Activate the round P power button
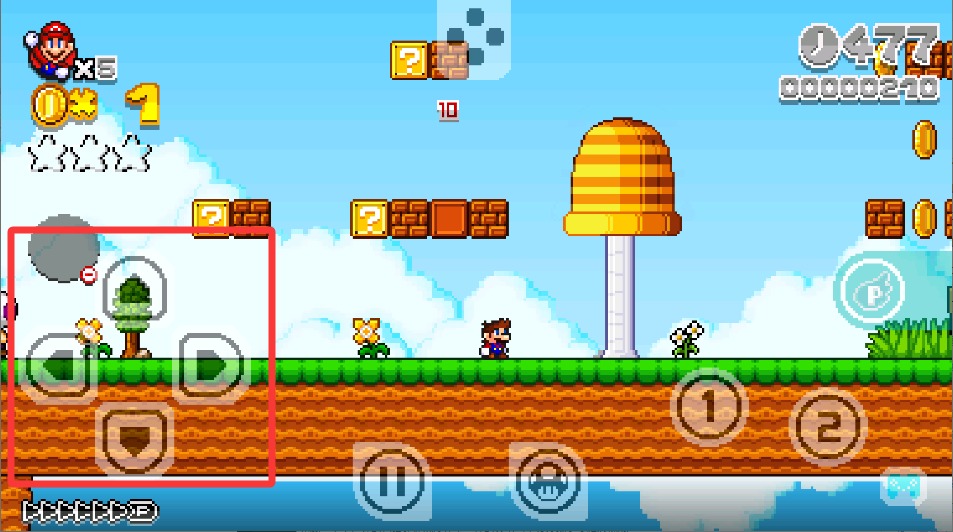The width and height of the screenshot is (953, 532). 870,292
